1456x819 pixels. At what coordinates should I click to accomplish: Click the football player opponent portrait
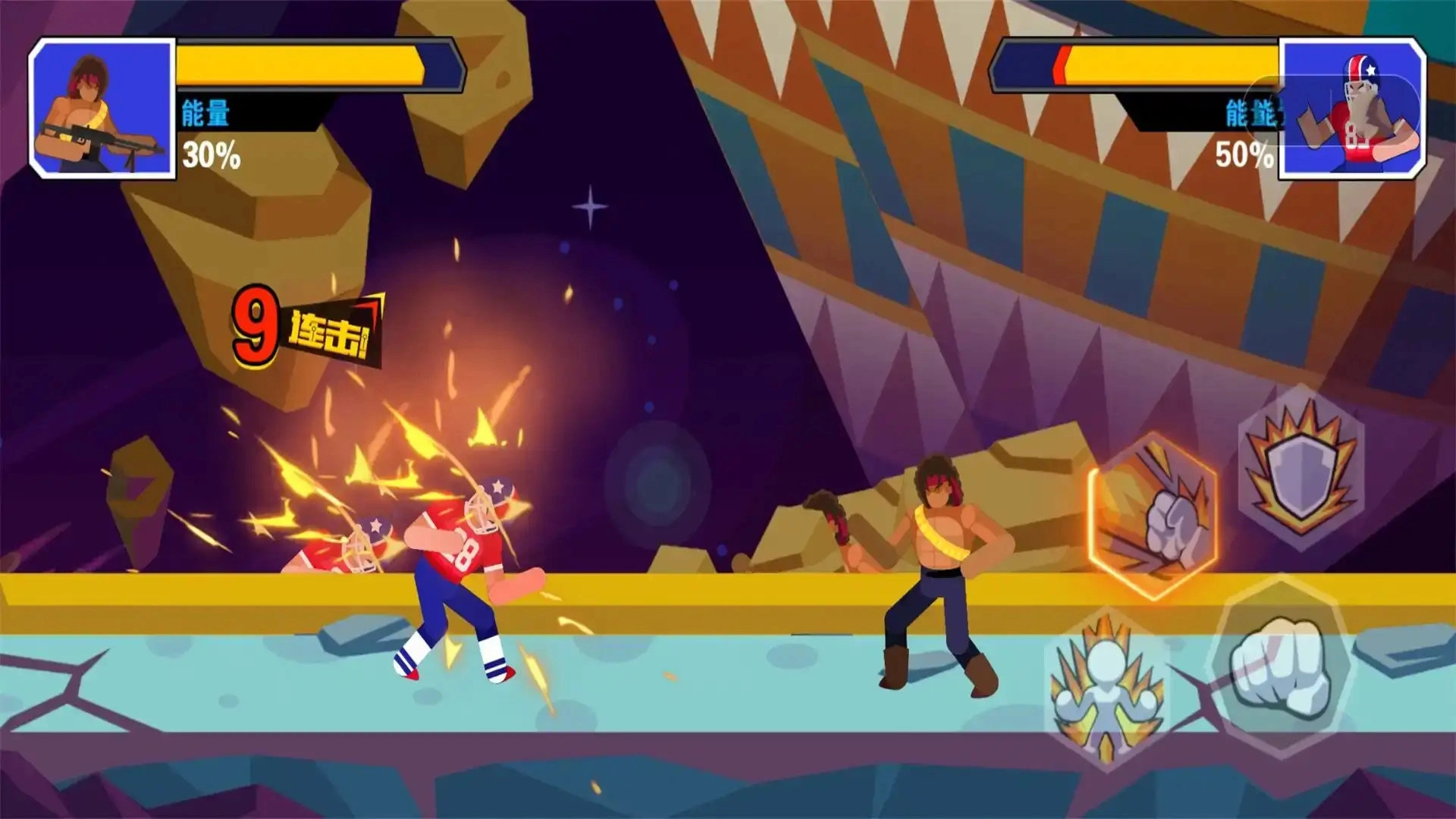pyautogui.click(x=1352, y=108)
